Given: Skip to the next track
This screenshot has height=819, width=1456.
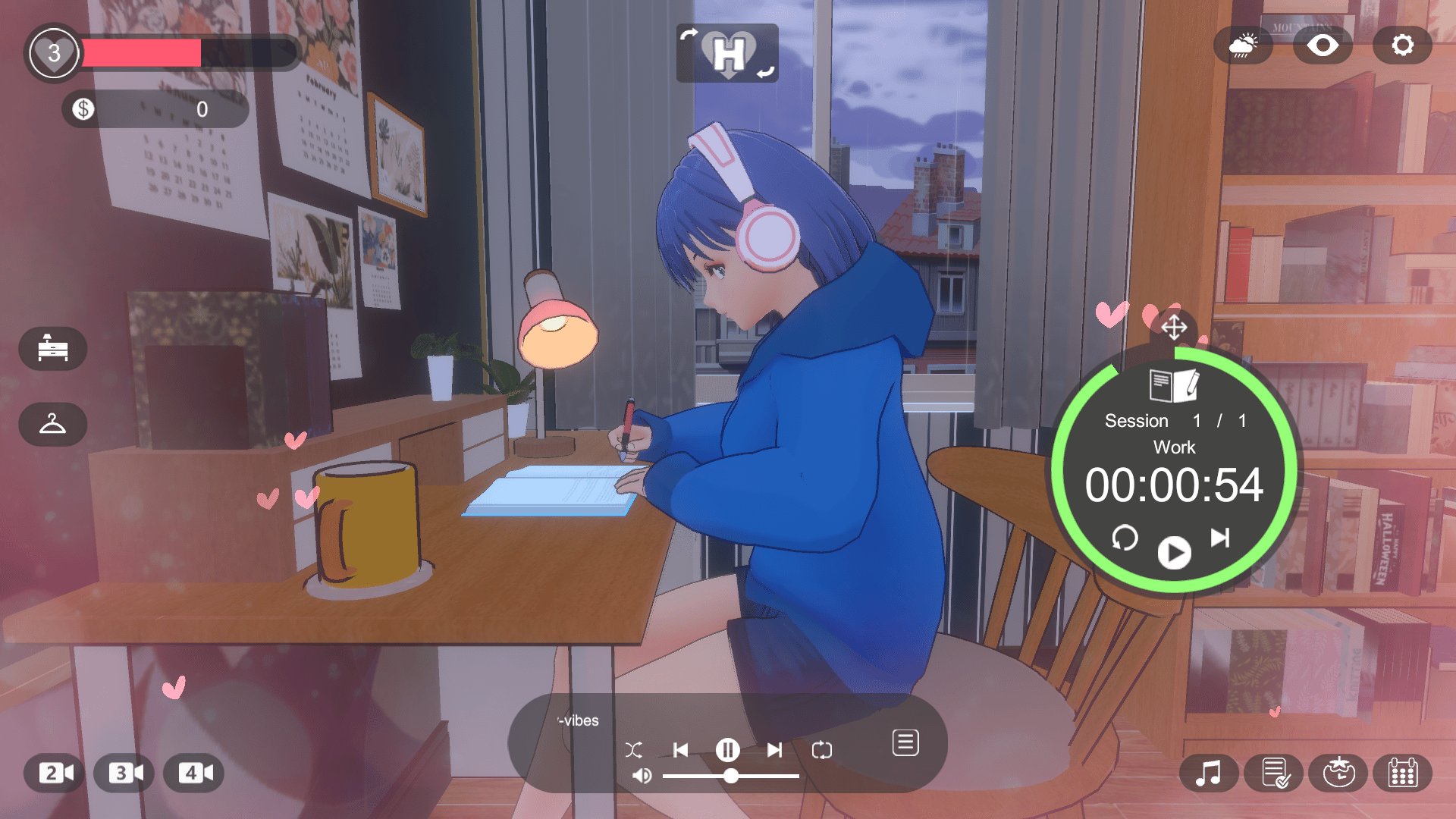Looking at the screenshot, I should pyautogui.click(x=774, y=750).
